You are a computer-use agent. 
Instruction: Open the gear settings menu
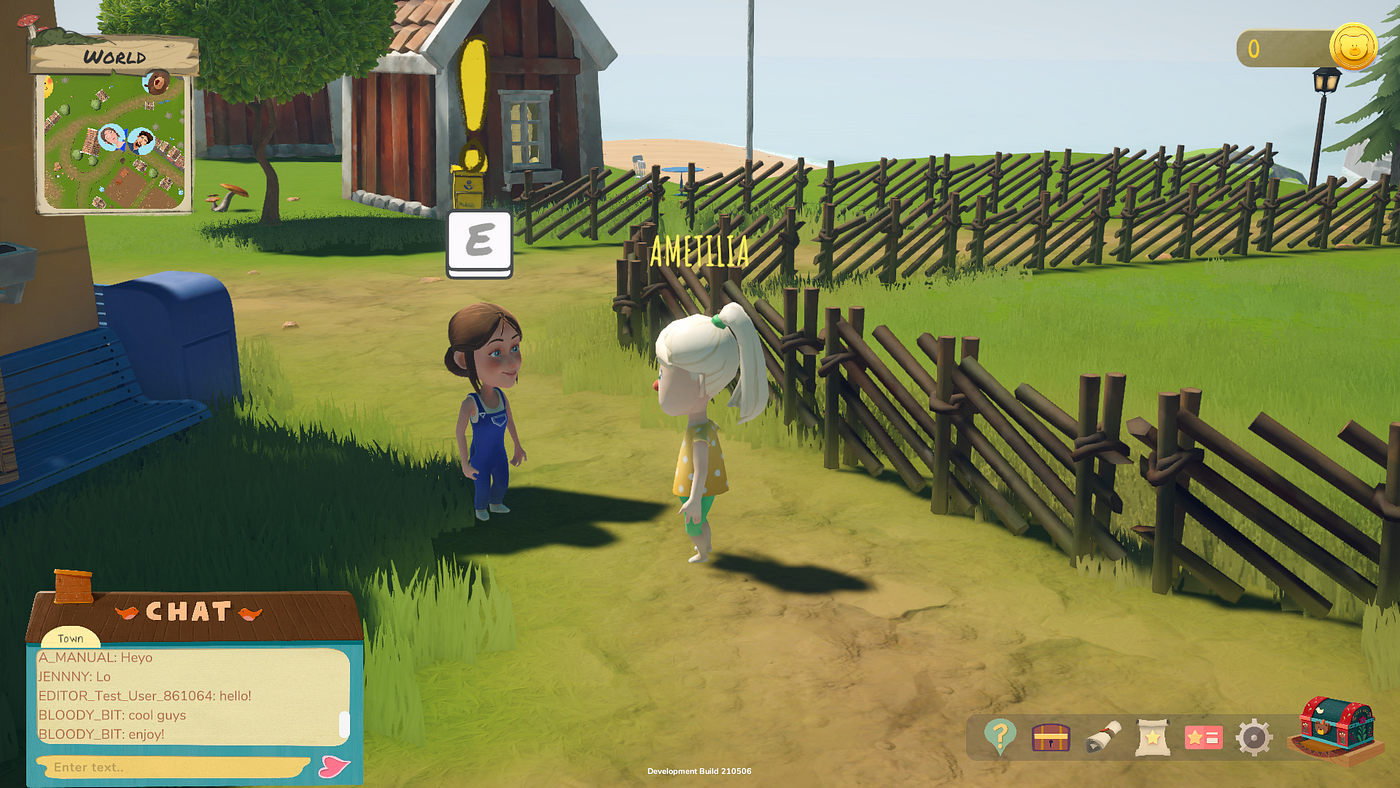tap(1253, 738)
